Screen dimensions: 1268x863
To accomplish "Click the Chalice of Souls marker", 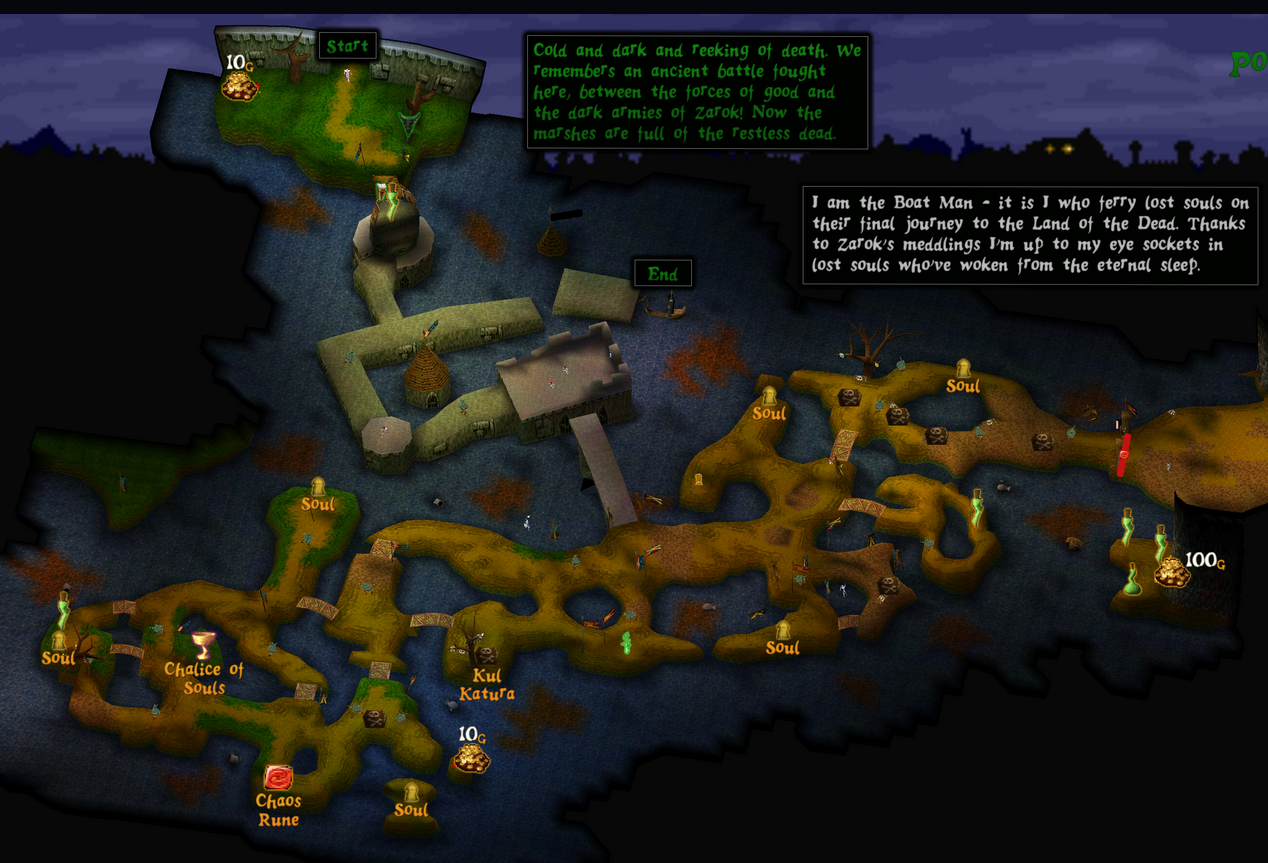I will point(204,645).
